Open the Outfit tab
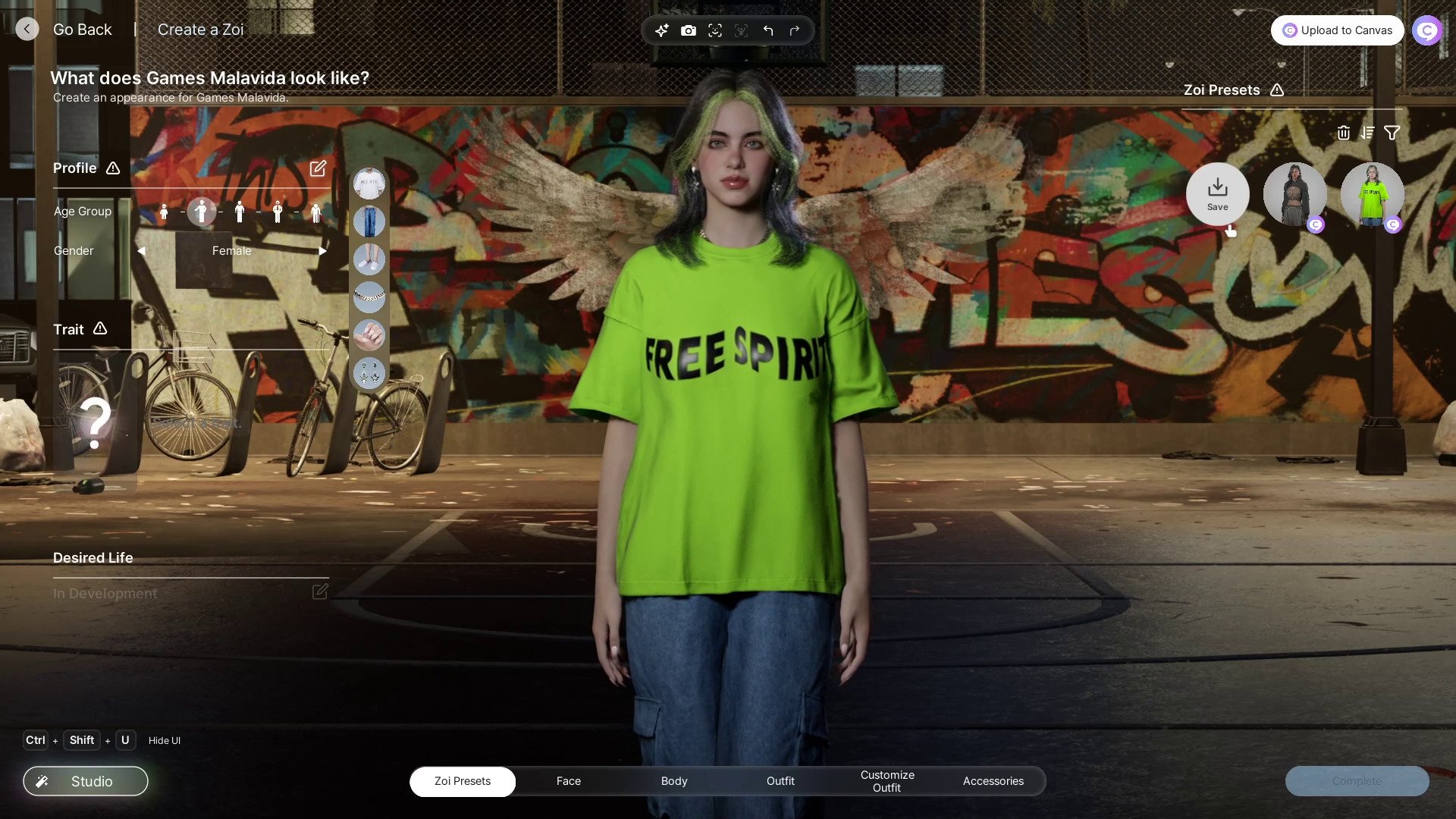This screenshot has height=819, width=1456. [780, 781]
